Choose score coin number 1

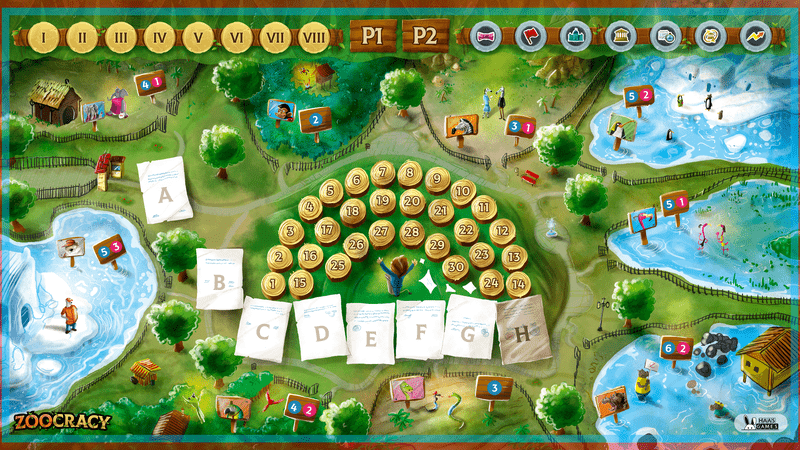(x=273, y=283)
